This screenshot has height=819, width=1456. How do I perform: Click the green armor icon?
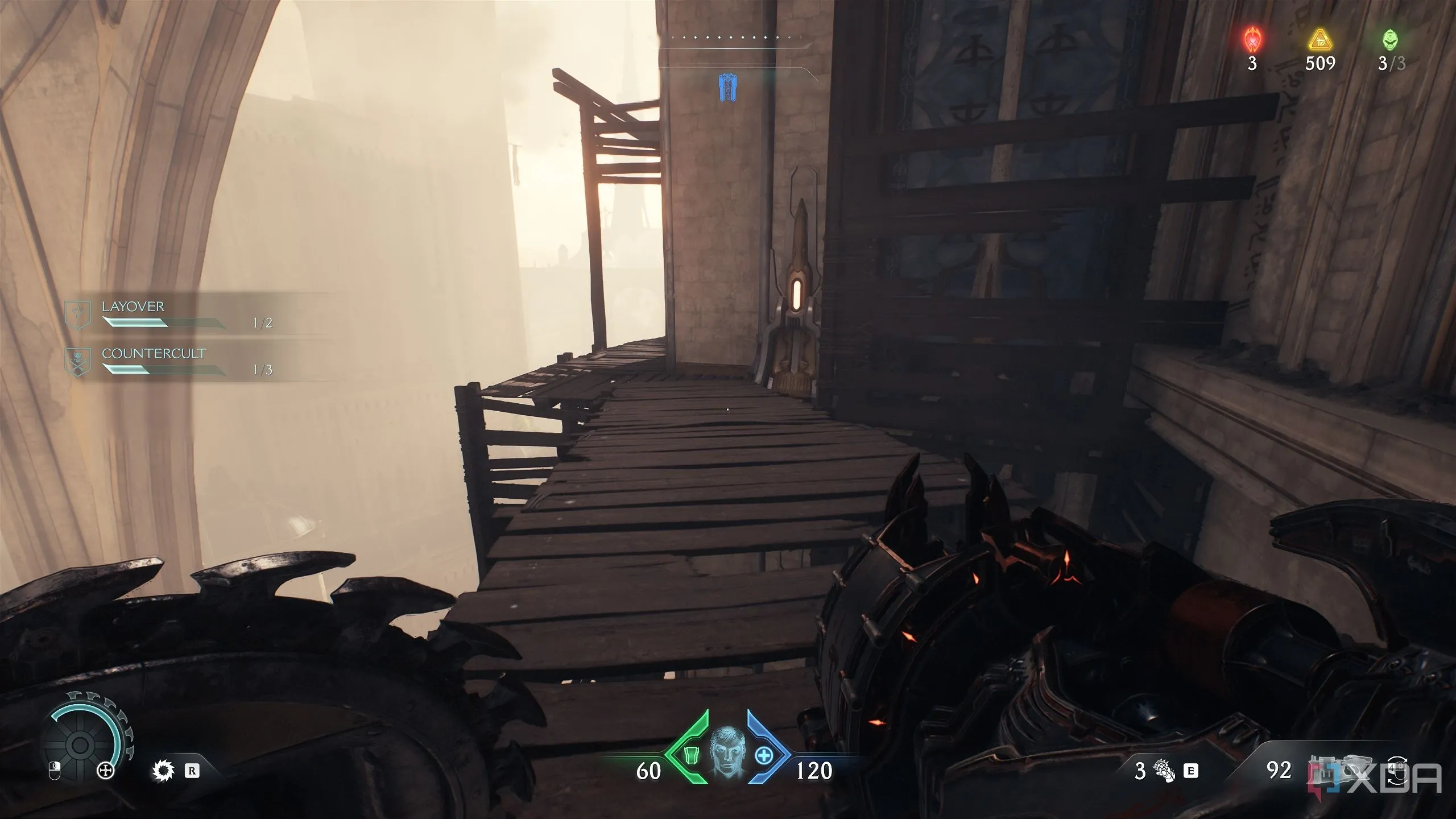click(690, 756)
